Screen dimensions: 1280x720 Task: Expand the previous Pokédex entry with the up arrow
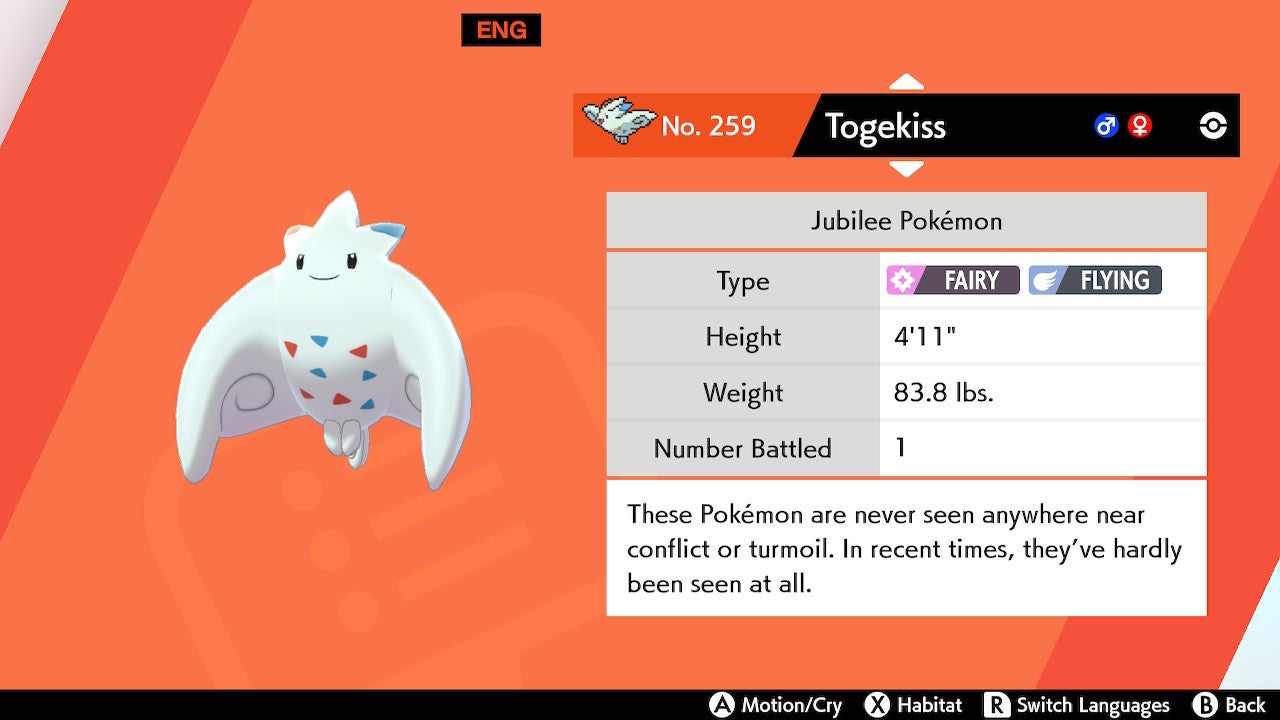point(906,80)
